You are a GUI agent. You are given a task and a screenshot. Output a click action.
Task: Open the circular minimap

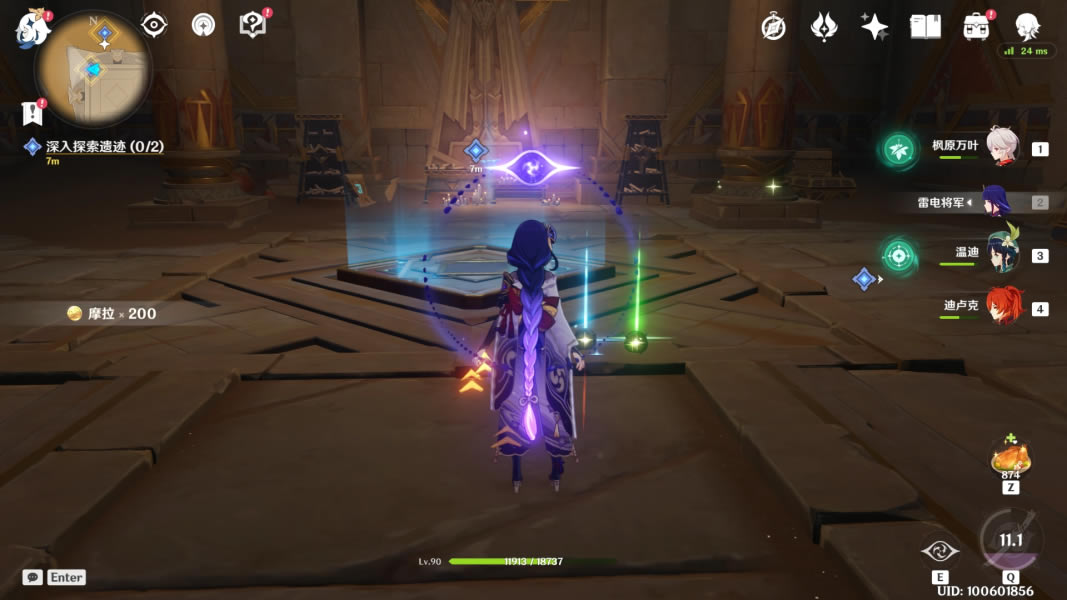[93, 68]
